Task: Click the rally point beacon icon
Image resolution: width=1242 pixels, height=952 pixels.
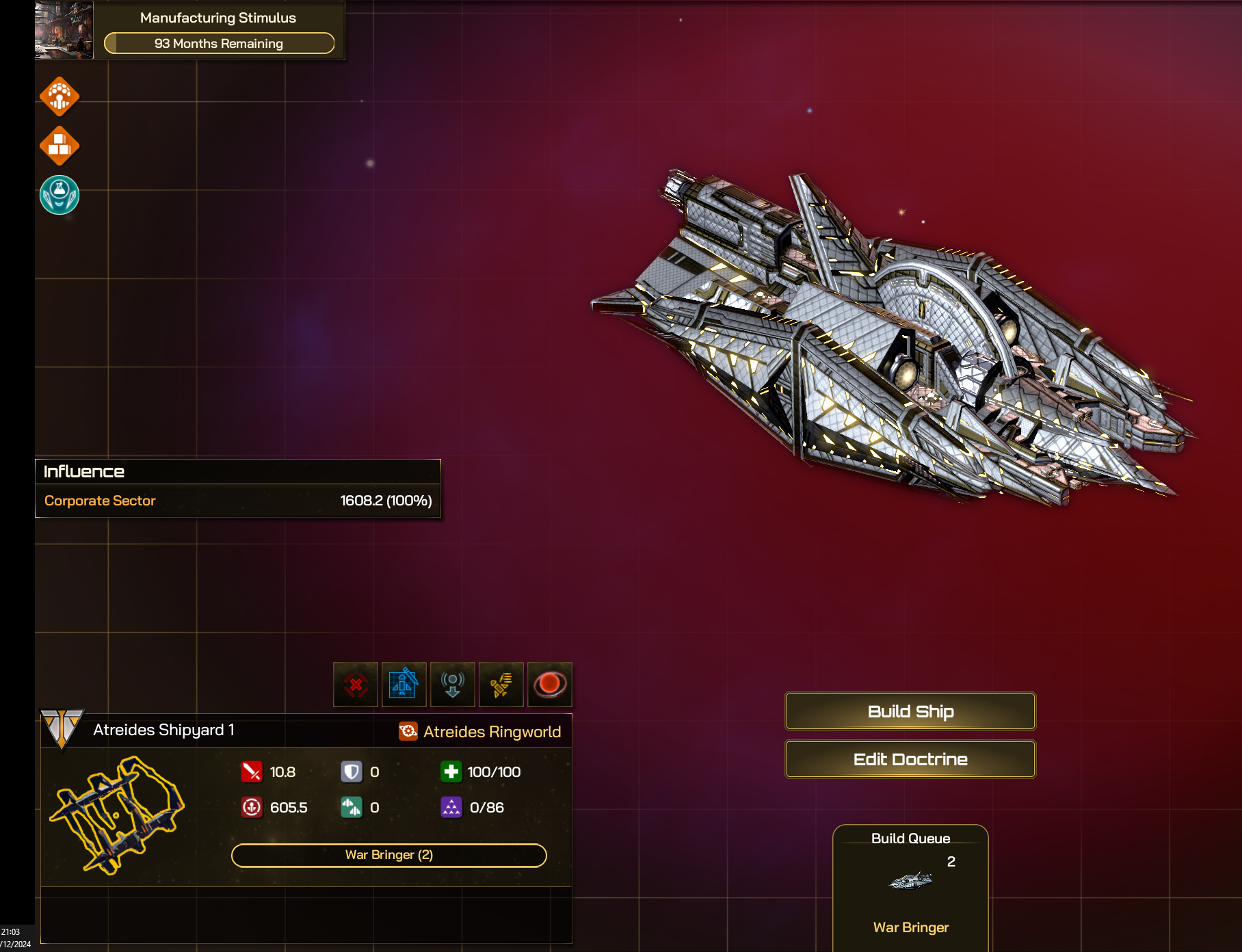Action: point(452,684)
